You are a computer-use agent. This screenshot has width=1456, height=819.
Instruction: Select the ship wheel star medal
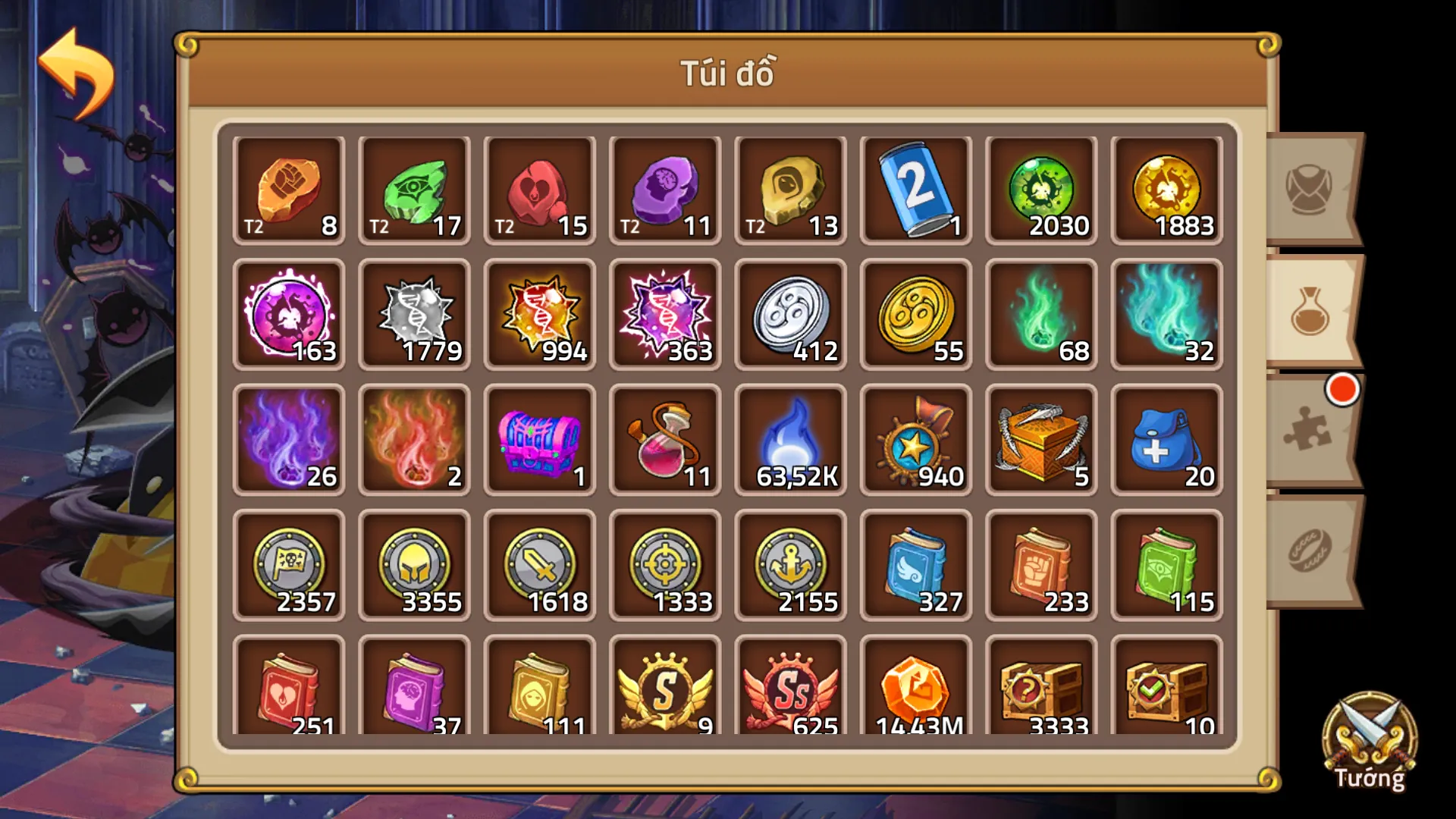915,440
